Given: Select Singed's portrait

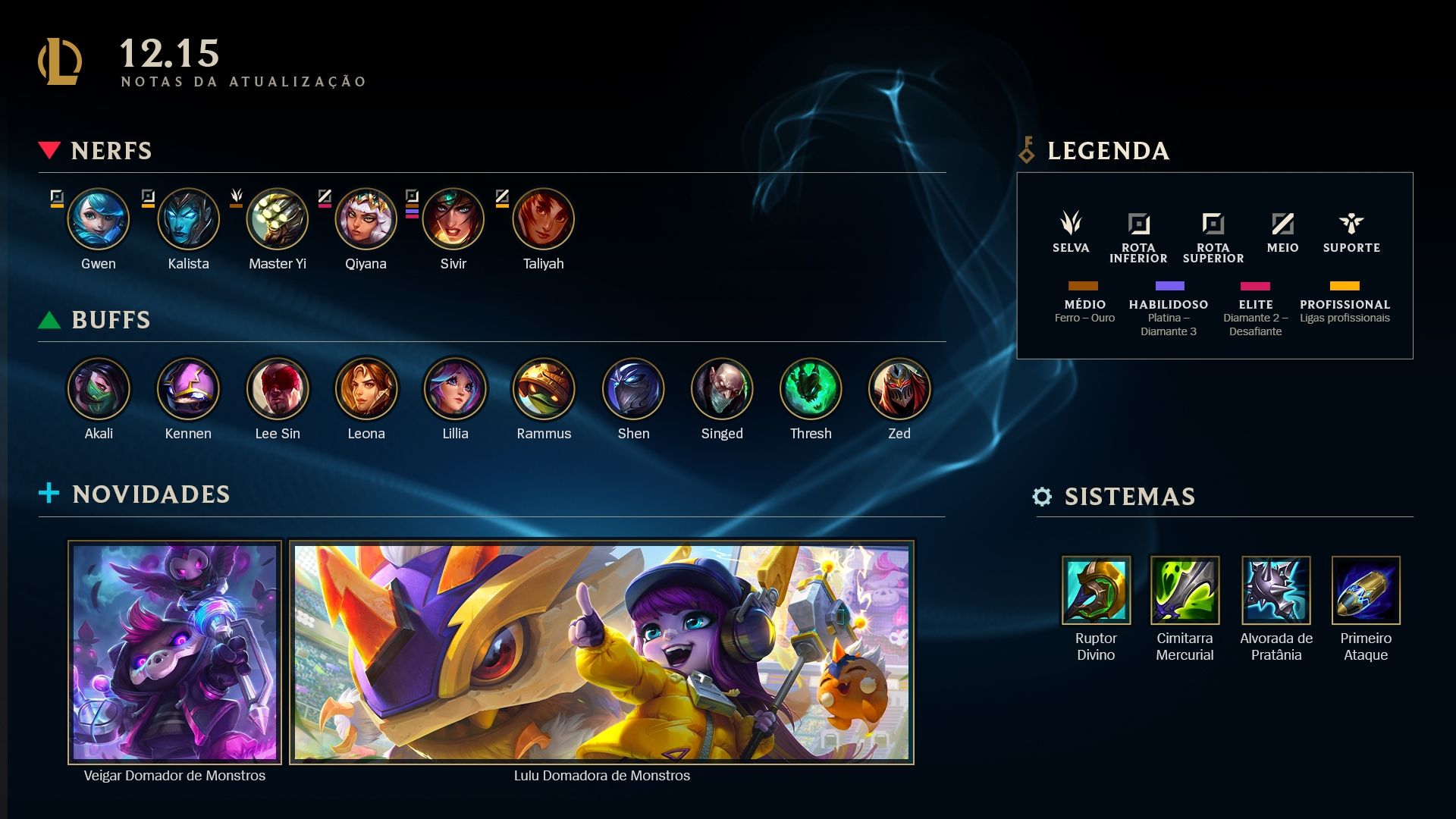Looking at the screenshot, I should [722, 389].
